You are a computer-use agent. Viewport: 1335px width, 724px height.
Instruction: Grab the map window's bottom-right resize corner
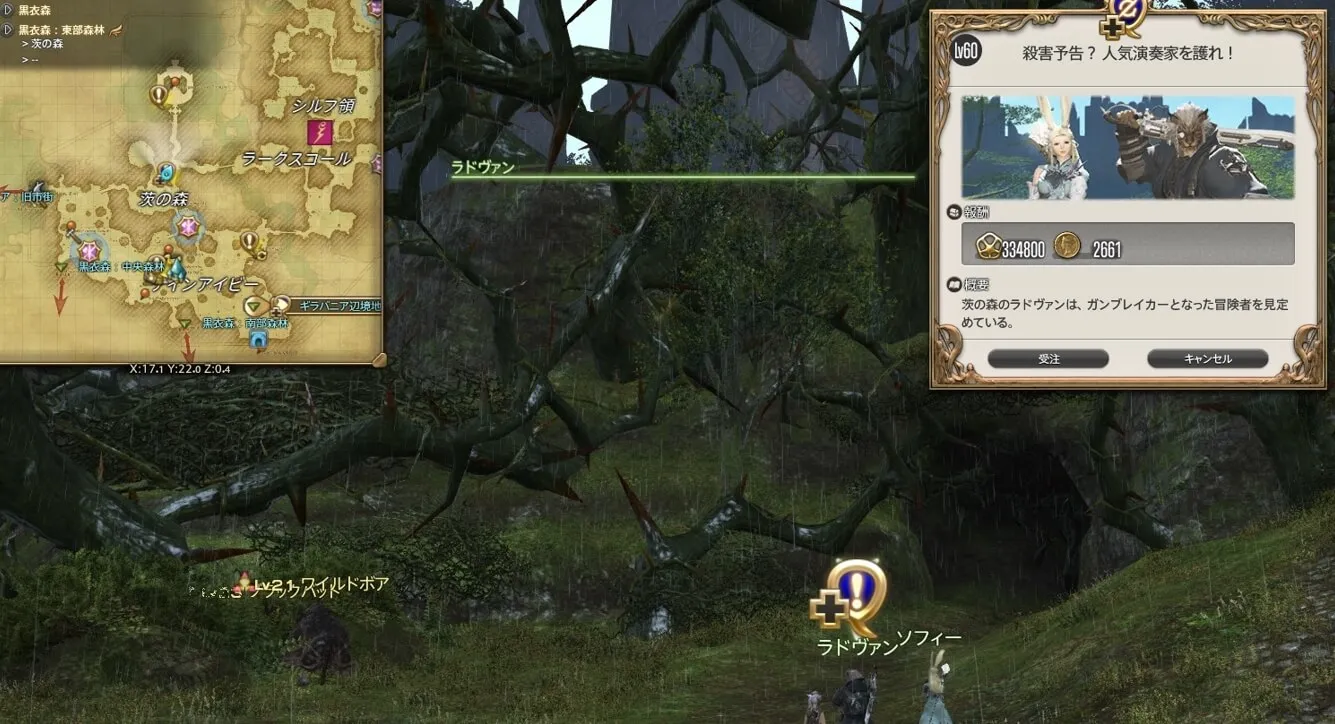point(378,359)
